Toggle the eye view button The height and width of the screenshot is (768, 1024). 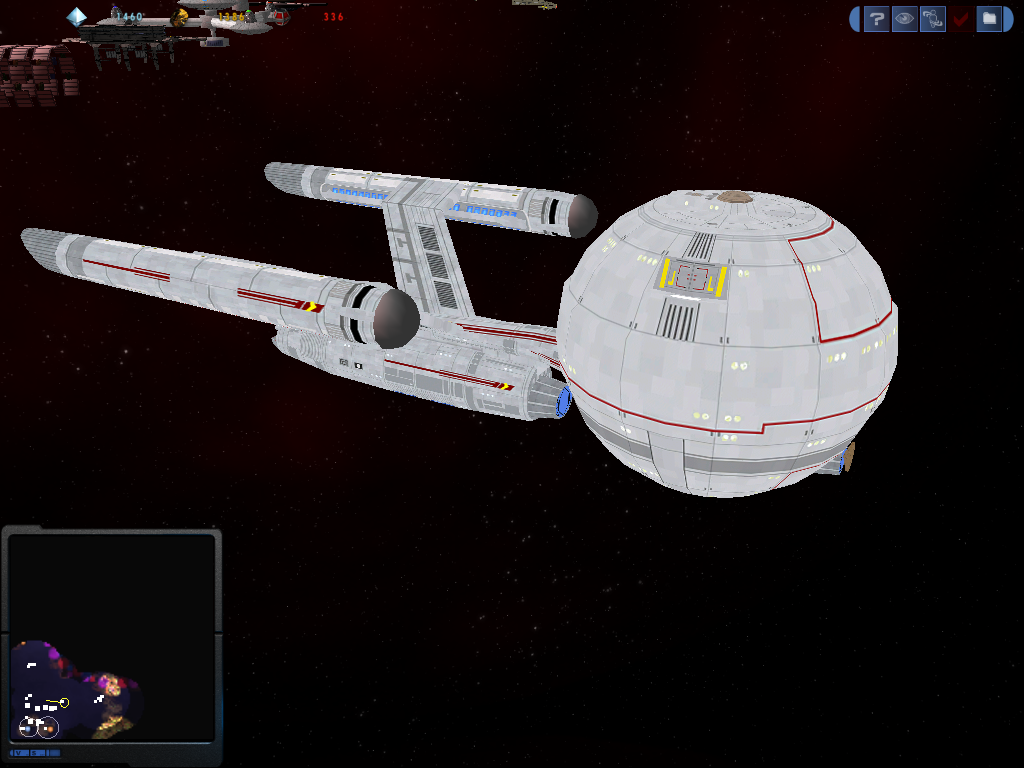coord(904,18)
